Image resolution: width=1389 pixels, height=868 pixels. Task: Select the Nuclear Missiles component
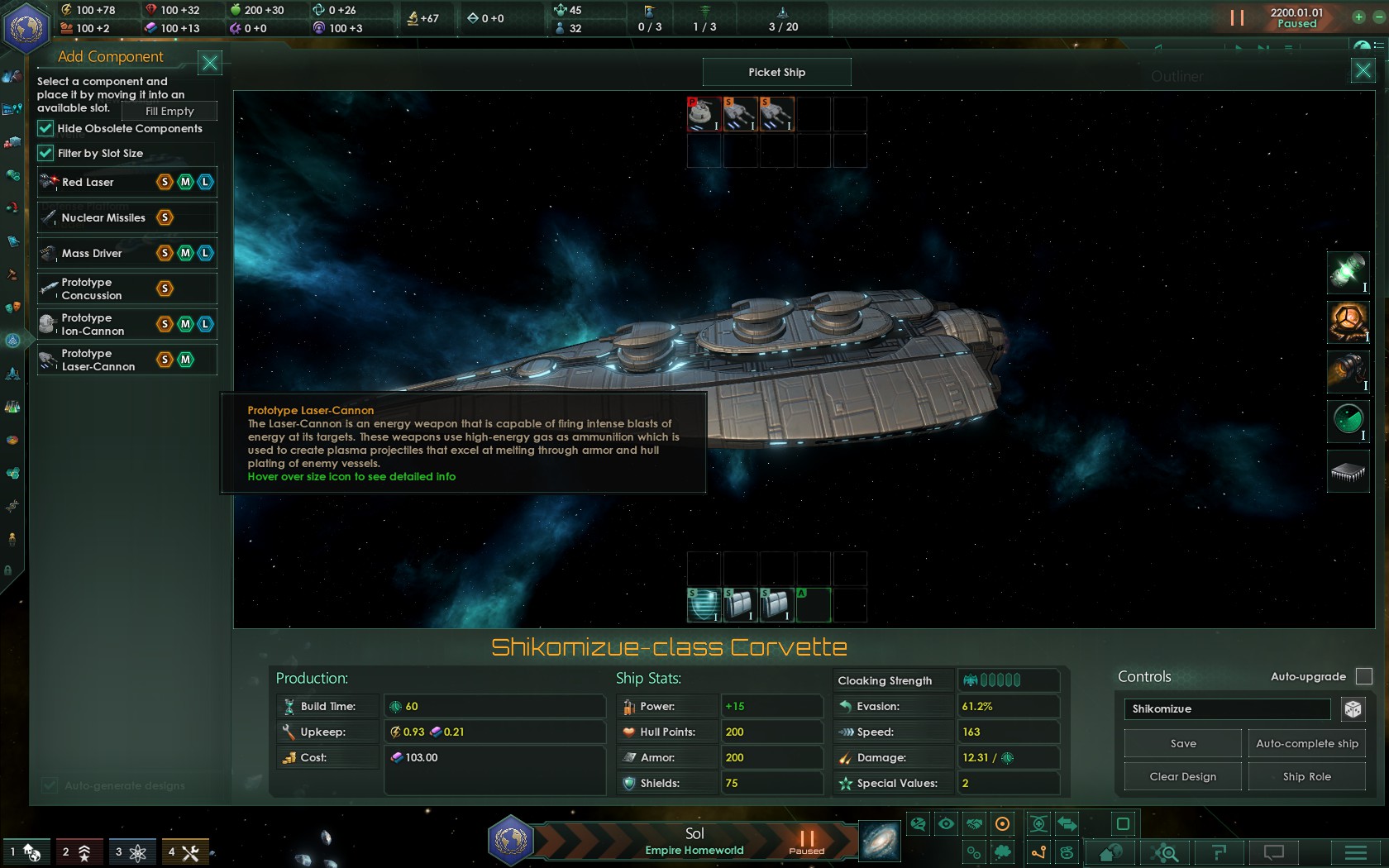pyautogui.click(x=103, y=217)
